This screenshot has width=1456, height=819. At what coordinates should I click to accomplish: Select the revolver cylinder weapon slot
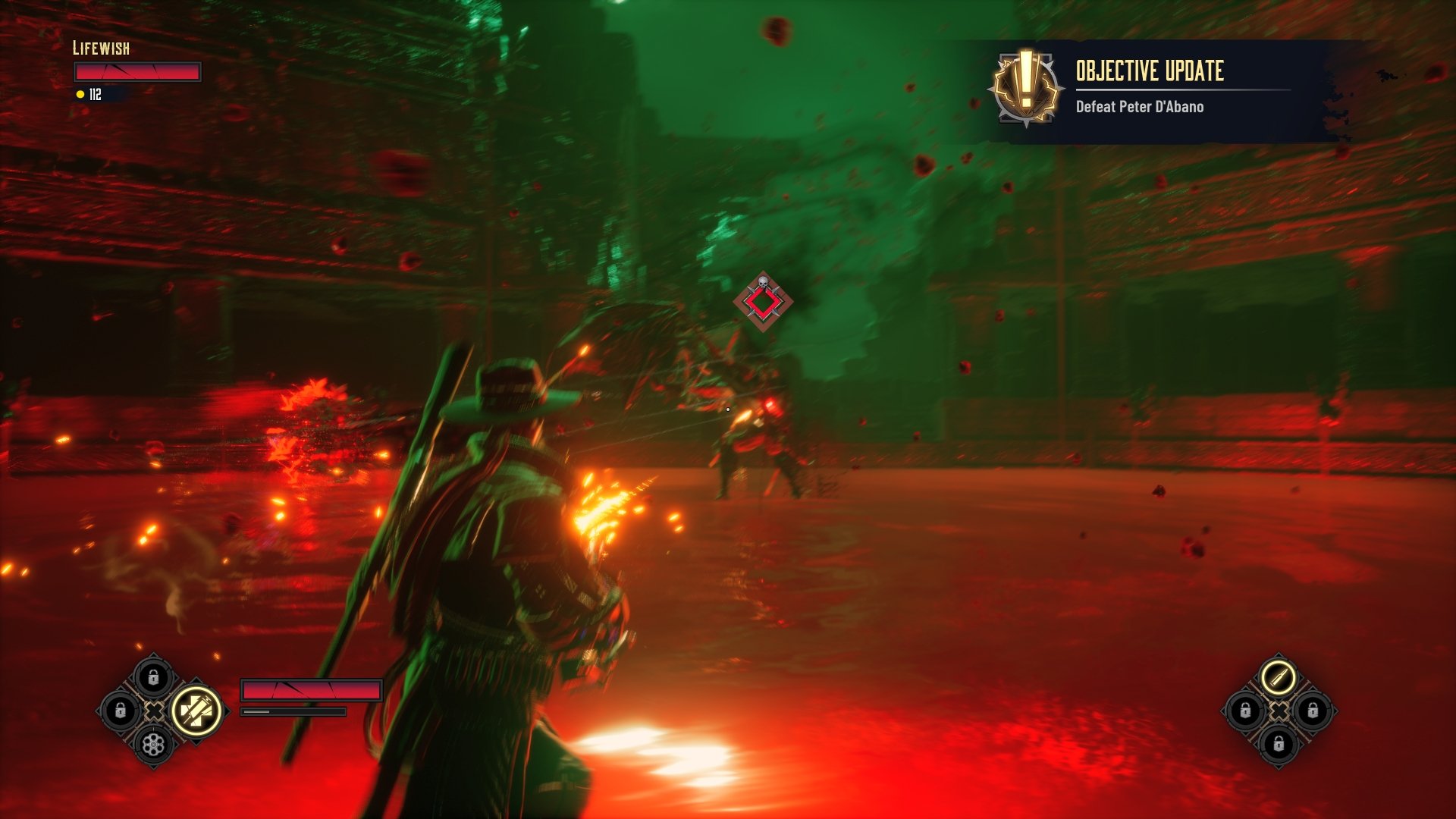[x=153, y=745]
